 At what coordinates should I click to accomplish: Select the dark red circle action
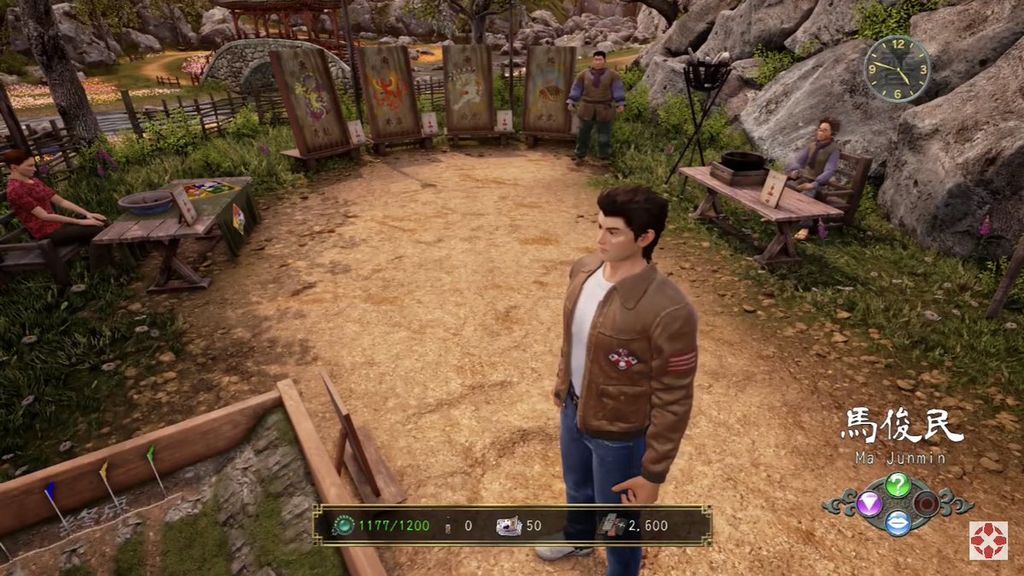coord(927,503)
